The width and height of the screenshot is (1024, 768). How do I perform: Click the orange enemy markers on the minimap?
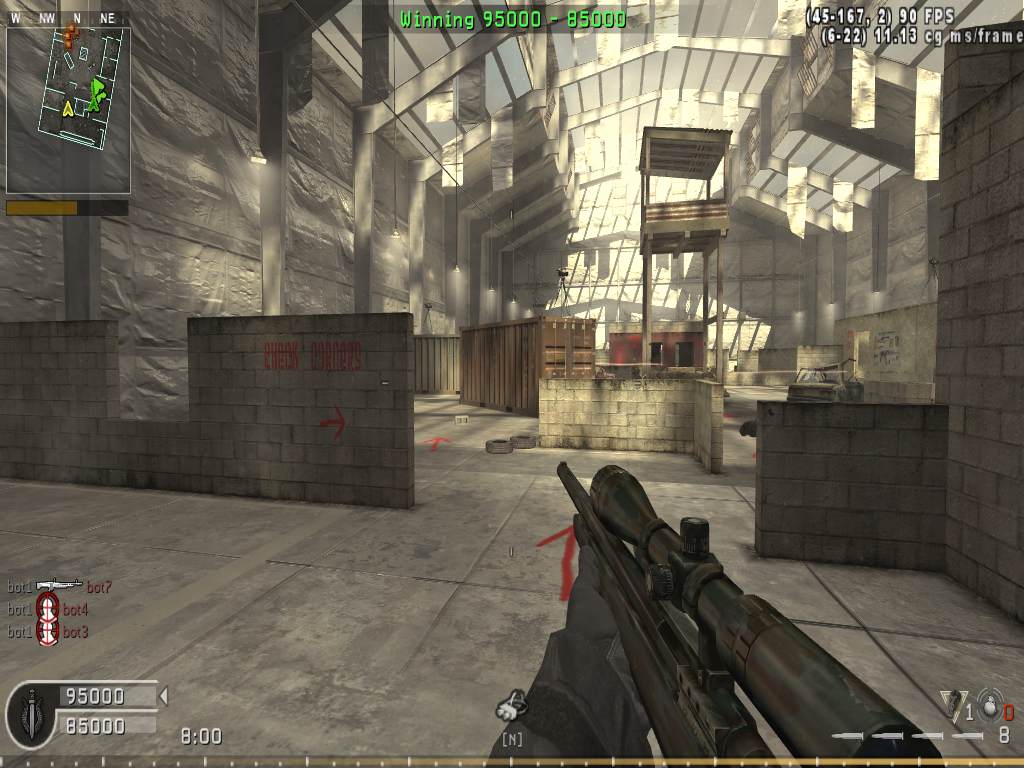(69, 37)
